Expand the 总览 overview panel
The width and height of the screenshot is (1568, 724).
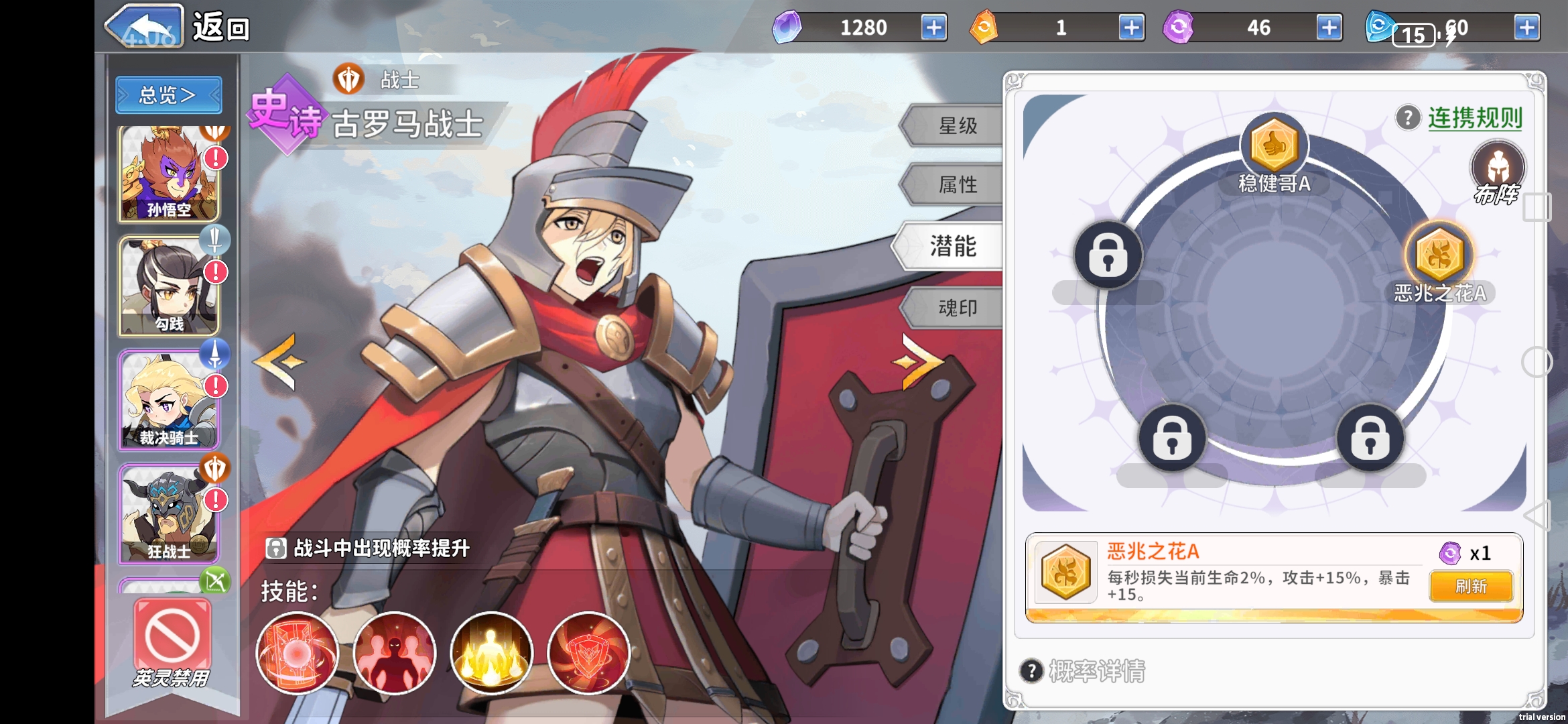pos(168,95)
